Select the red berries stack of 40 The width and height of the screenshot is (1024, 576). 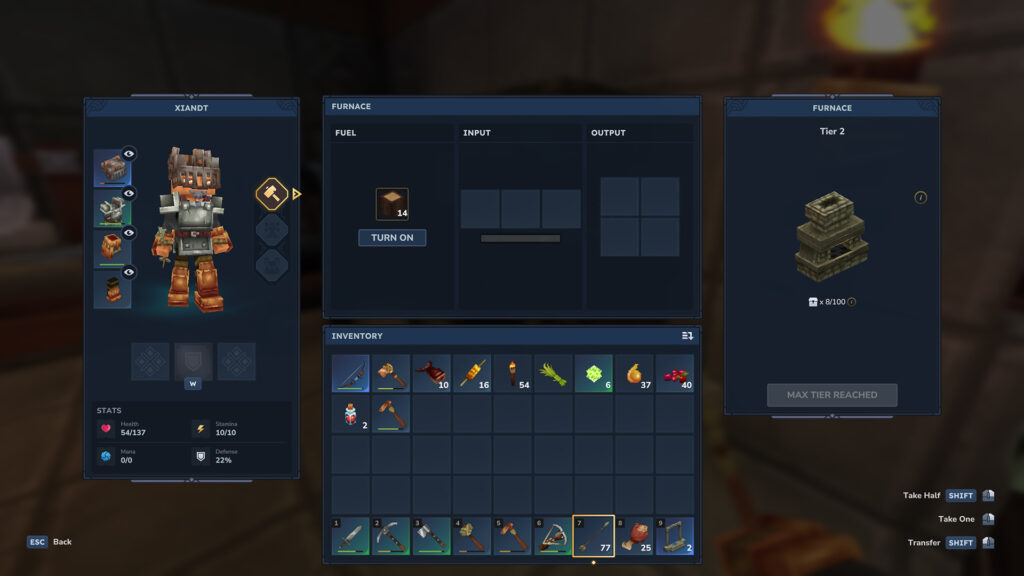[x=675, y=373]
